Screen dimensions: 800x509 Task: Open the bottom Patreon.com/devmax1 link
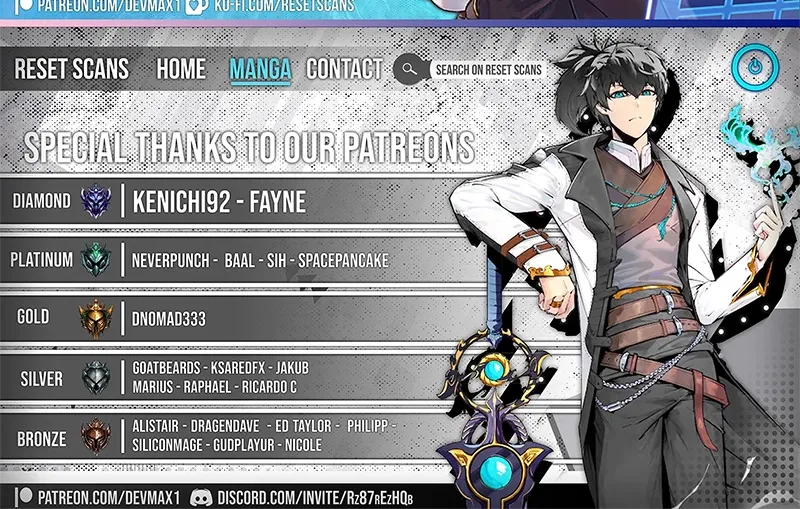coord(104,497)
